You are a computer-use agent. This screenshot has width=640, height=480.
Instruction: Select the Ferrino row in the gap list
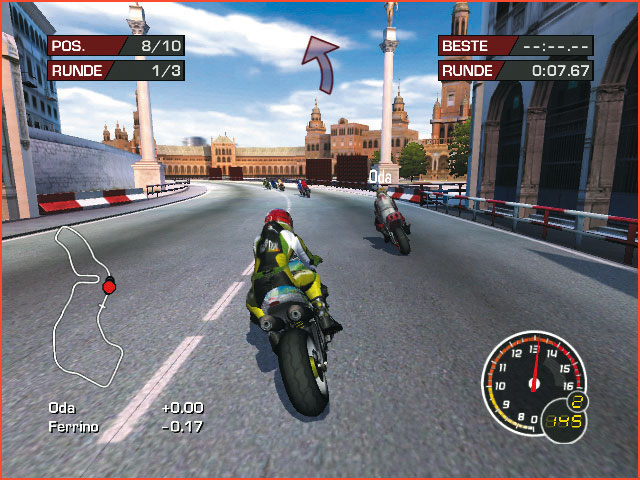125,427
